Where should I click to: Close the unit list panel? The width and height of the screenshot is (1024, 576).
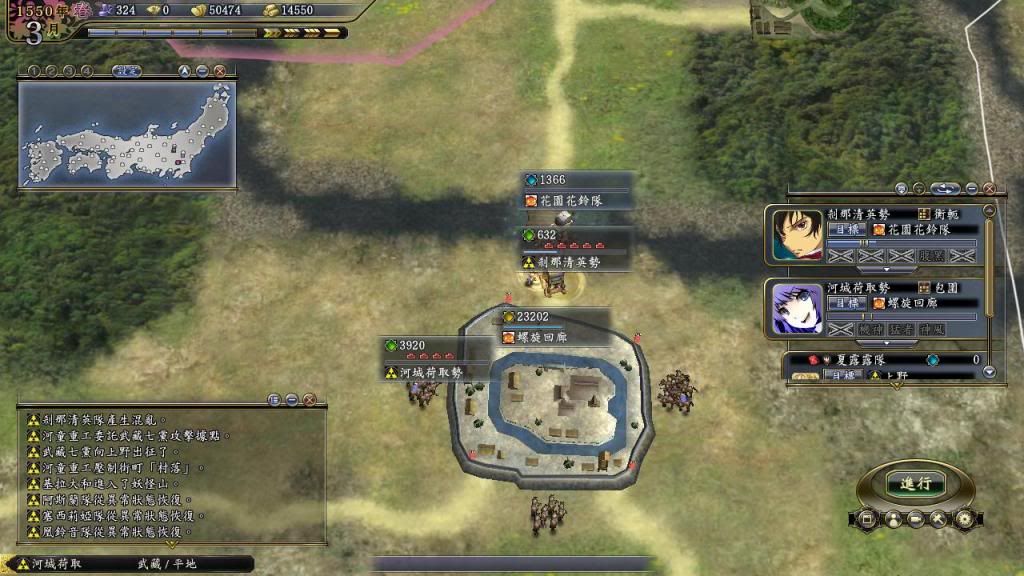pyautogui.click(x=989, y=188)
